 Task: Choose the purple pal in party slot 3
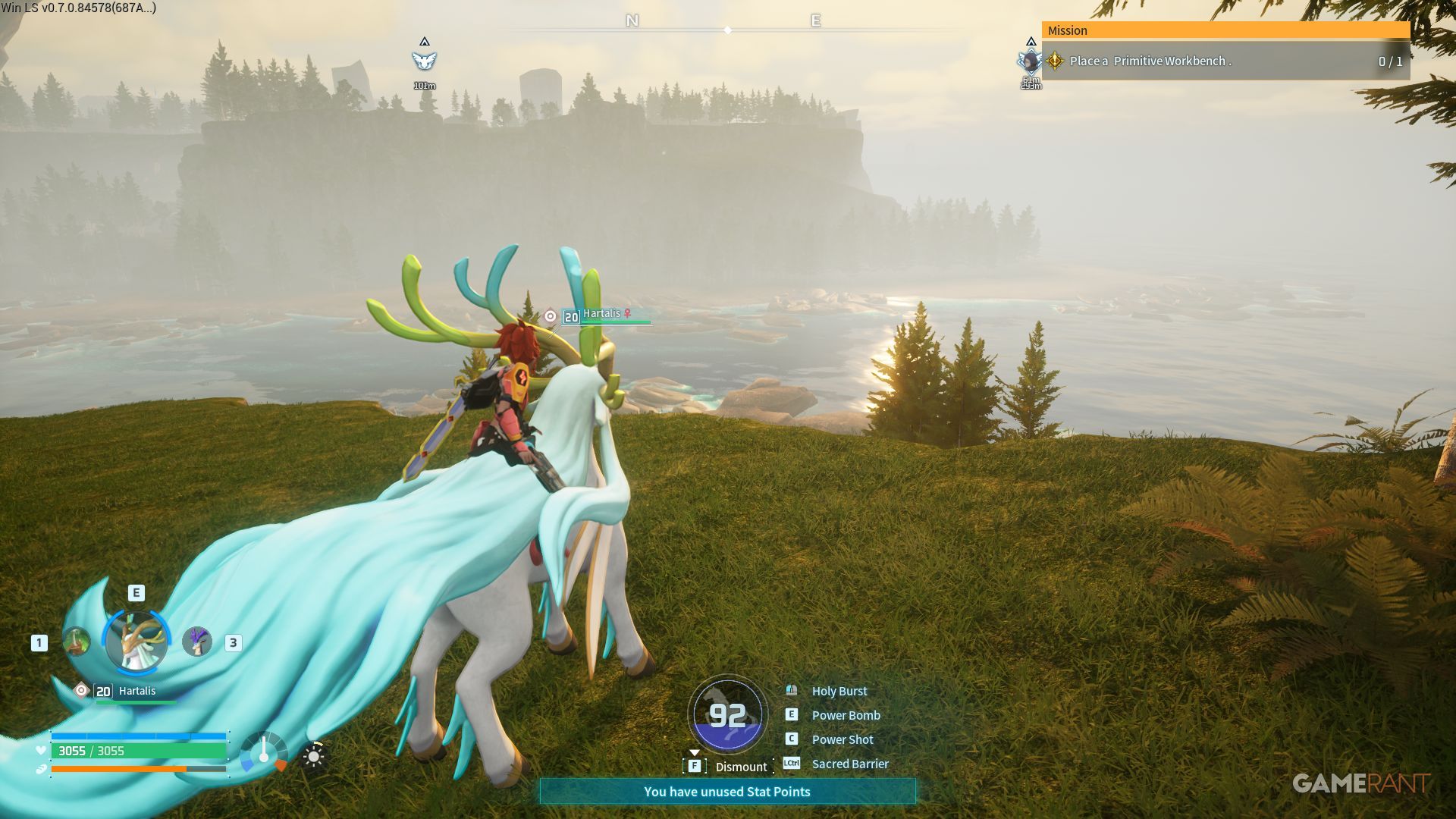point(197,642)
